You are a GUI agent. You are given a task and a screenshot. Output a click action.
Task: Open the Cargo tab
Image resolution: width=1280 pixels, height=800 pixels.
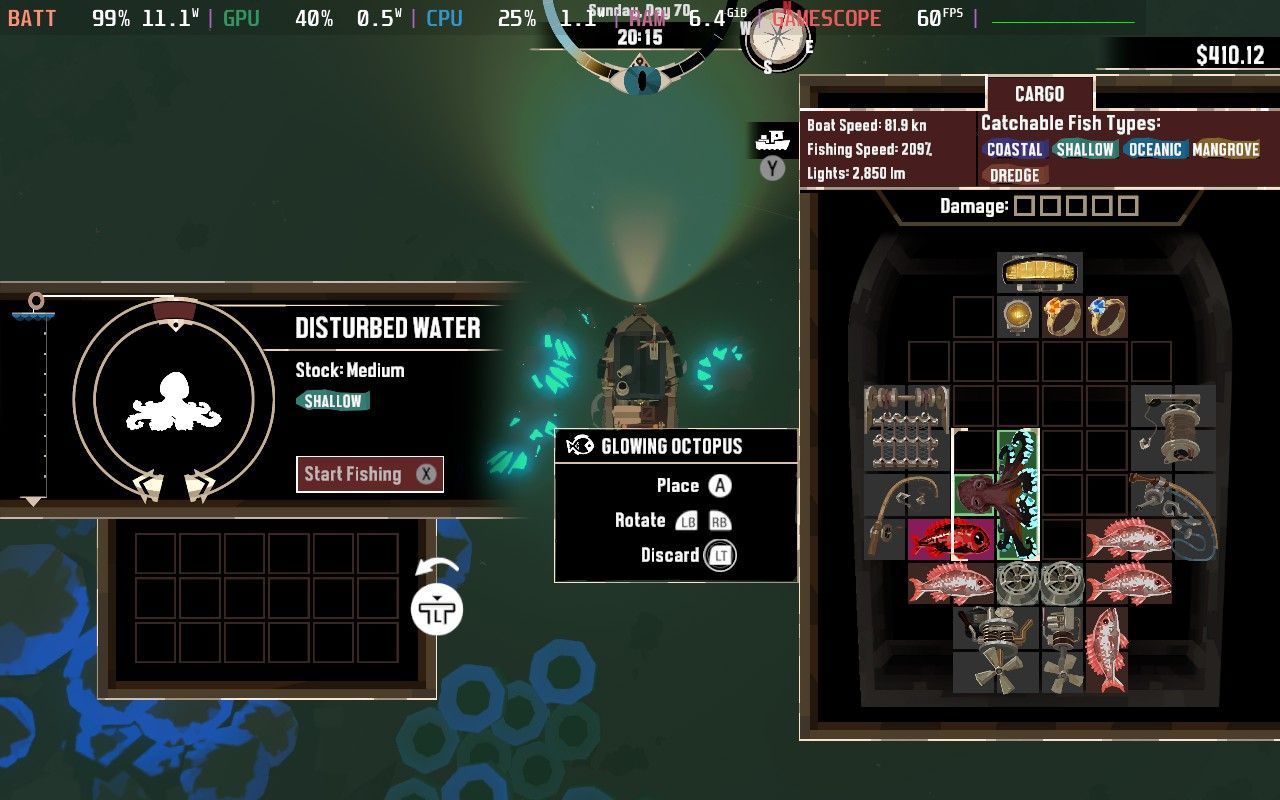pyautogui.click(x=1039, y=94)
